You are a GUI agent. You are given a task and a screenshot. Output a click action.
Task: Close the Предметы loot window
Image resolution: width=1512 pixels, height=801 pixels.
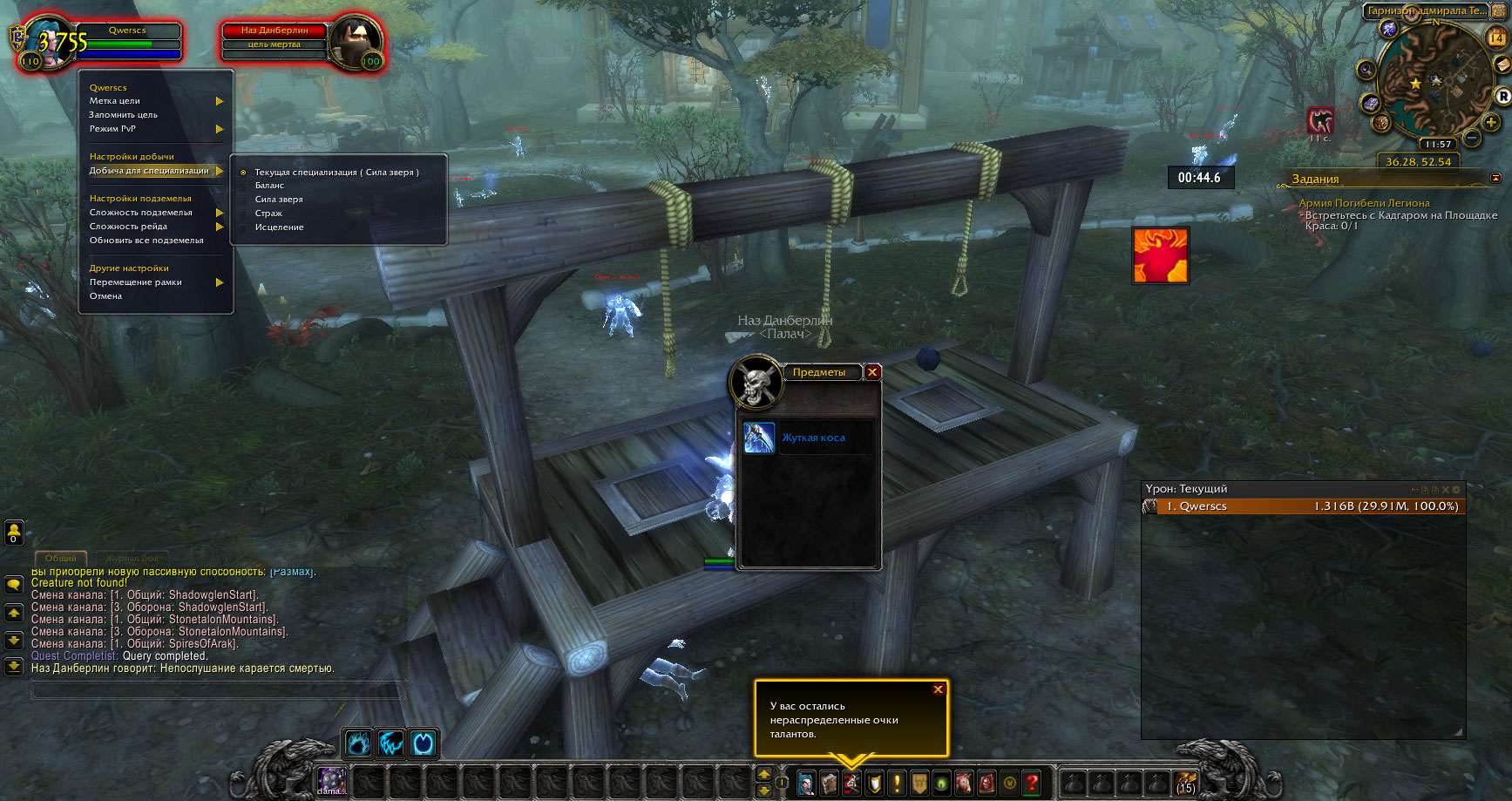click(x=872, y=372)
